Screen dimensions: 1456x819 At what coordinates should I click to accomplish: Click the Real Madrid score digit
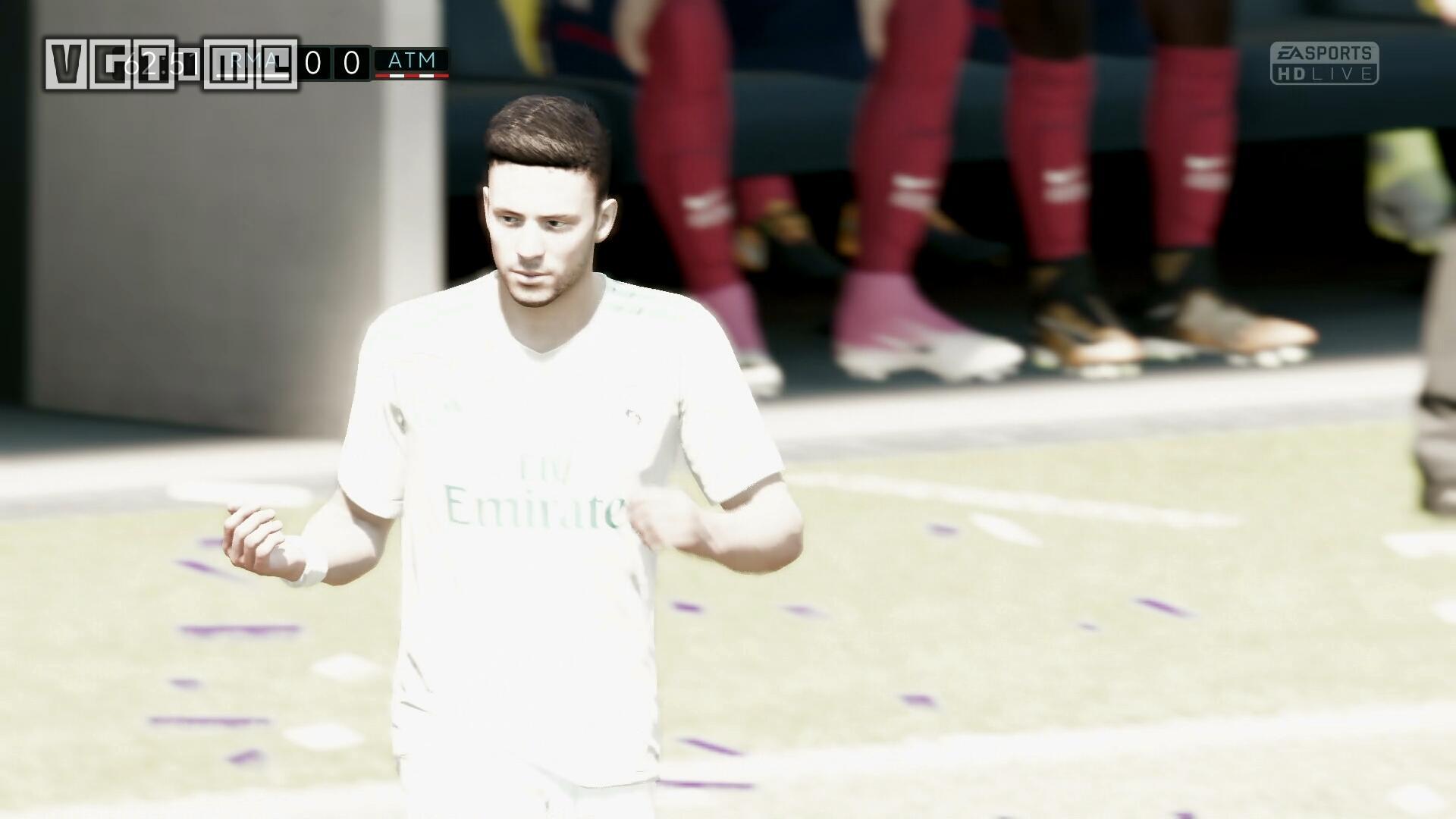coord(312,62)
